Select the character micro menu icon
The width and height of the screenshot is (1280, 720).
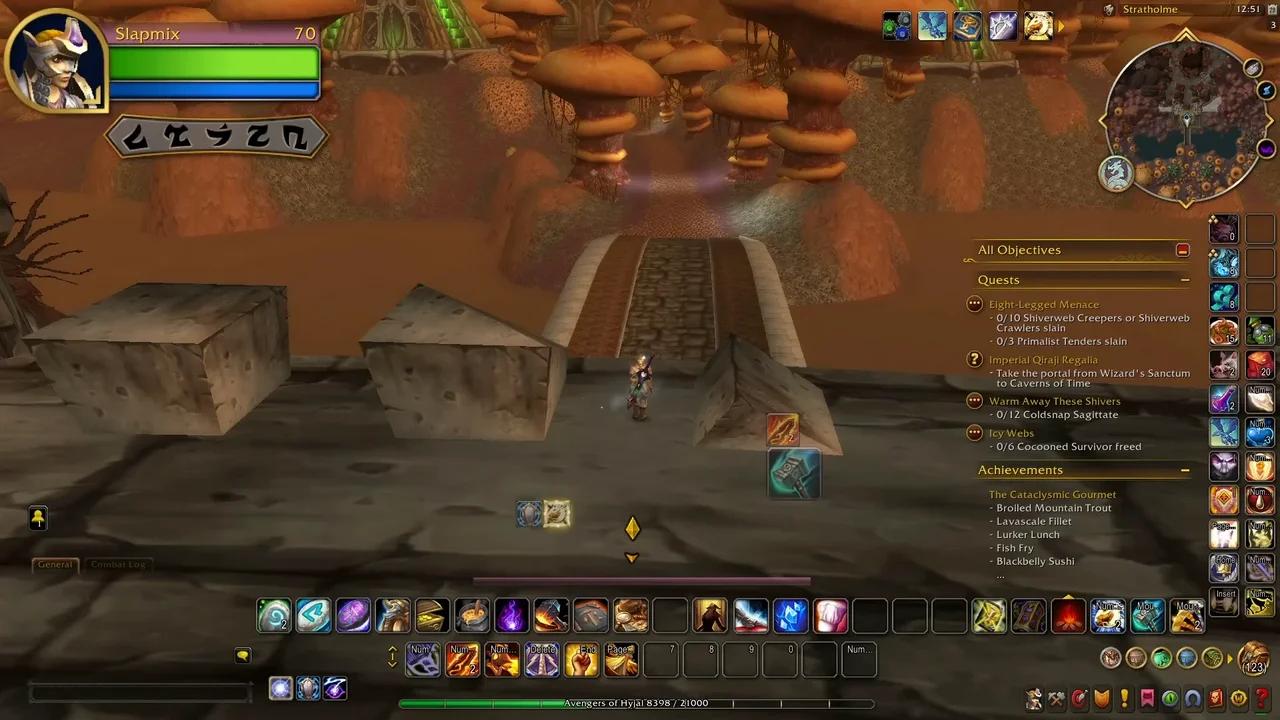[1034, 699]
